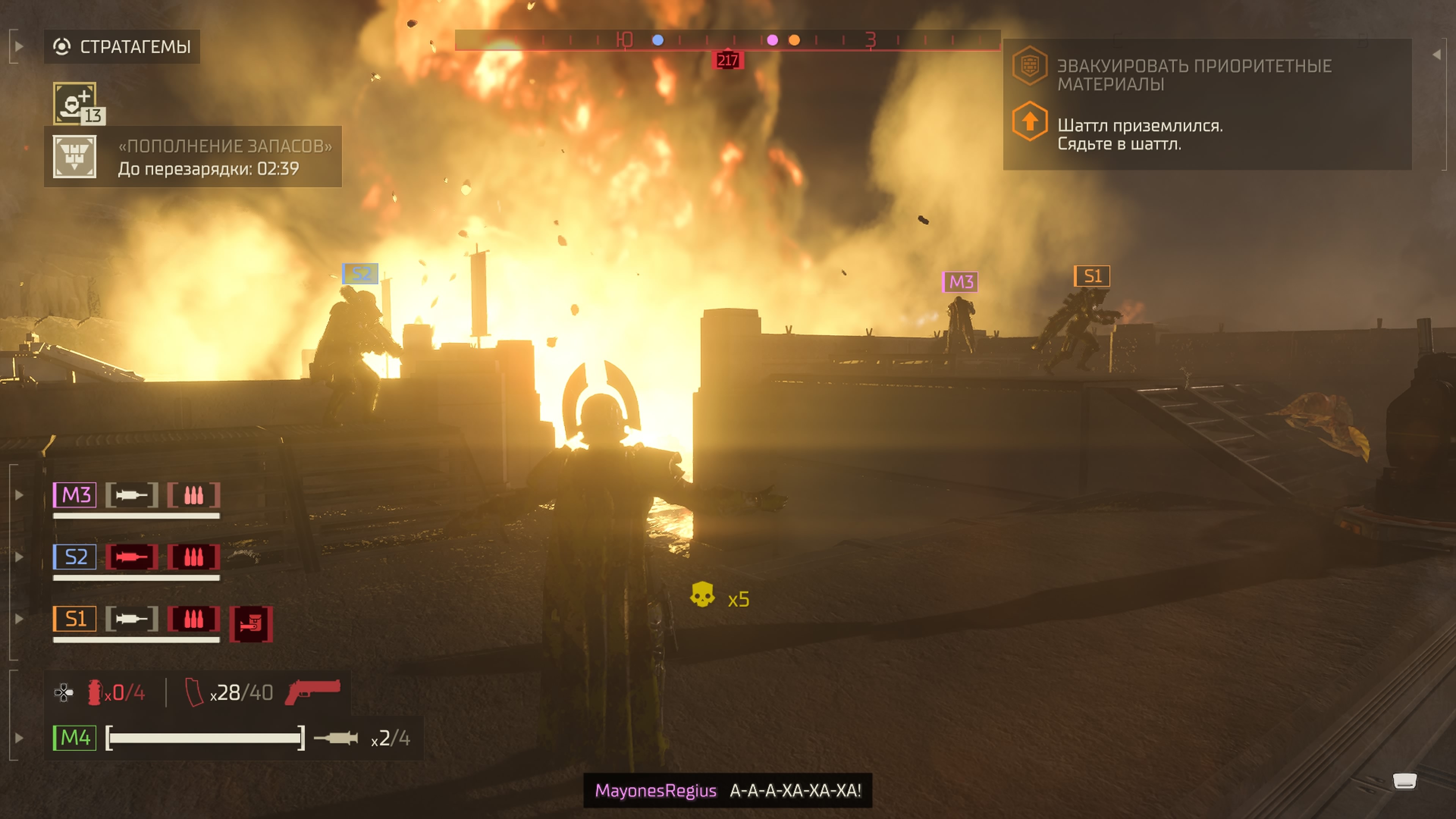Click S1's red backpack status icon
The height and width of the screenshot is (819, 1456).
[x=251, y=624]
